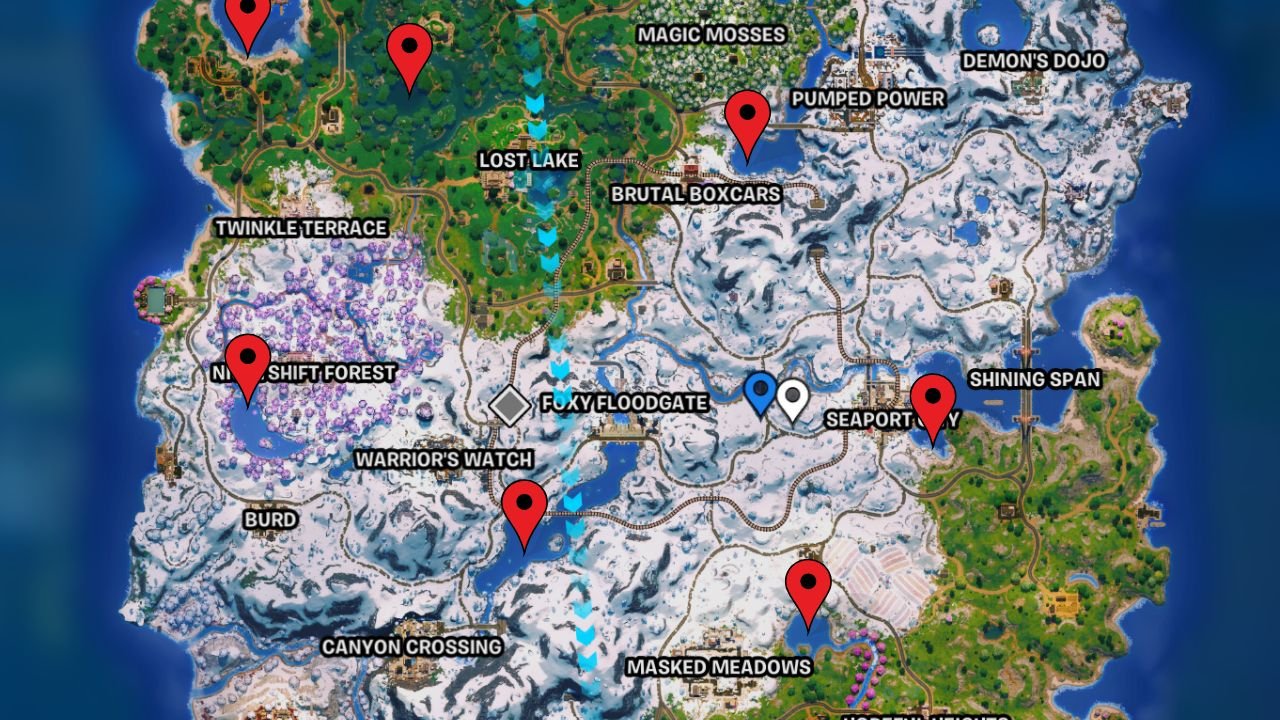Select the red pin near Night Shift Forest lake
The width and height of the screenshot is (1280, 720).
(x=247, y=360)
